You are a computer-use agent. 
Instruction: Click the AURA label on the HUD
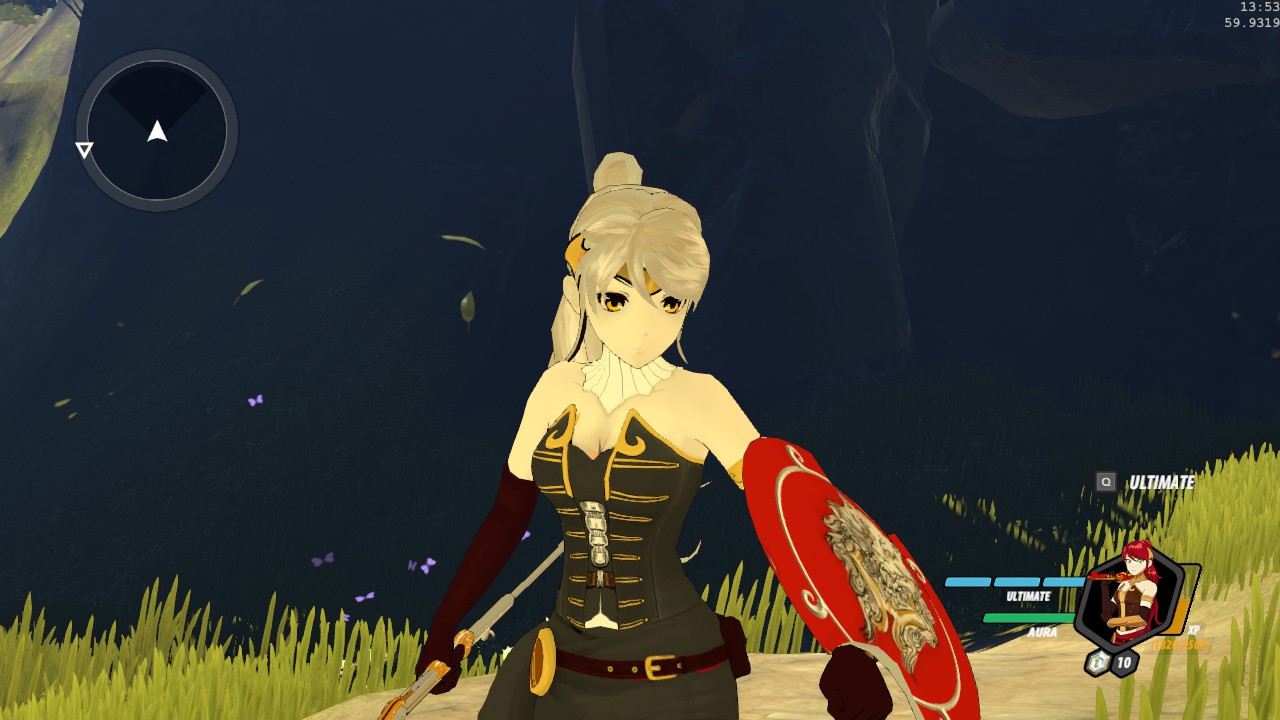point(1044,630)
